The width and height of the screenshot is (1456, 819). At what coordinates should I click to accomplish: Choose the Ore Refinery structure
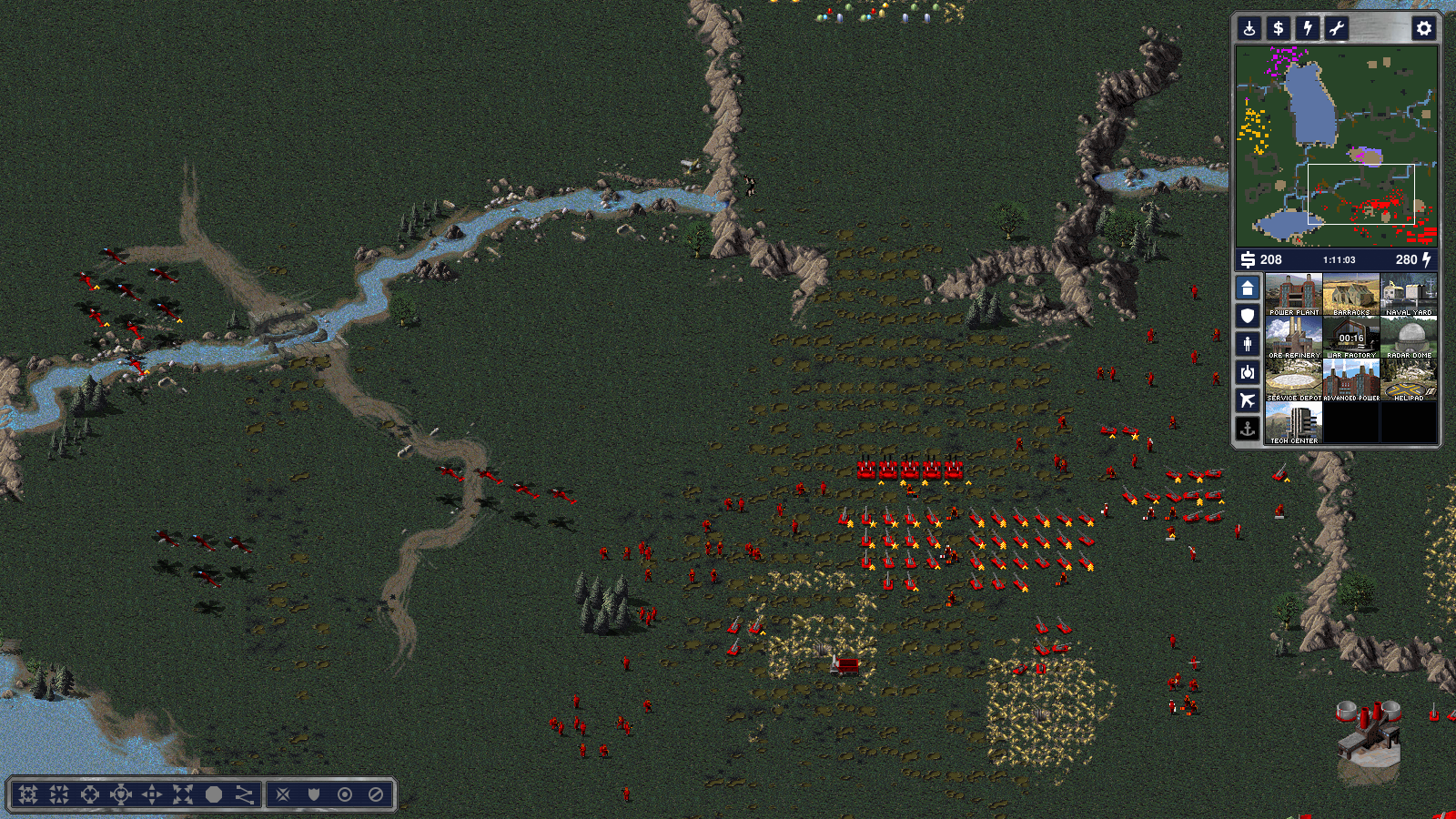tap(1293, 337)
